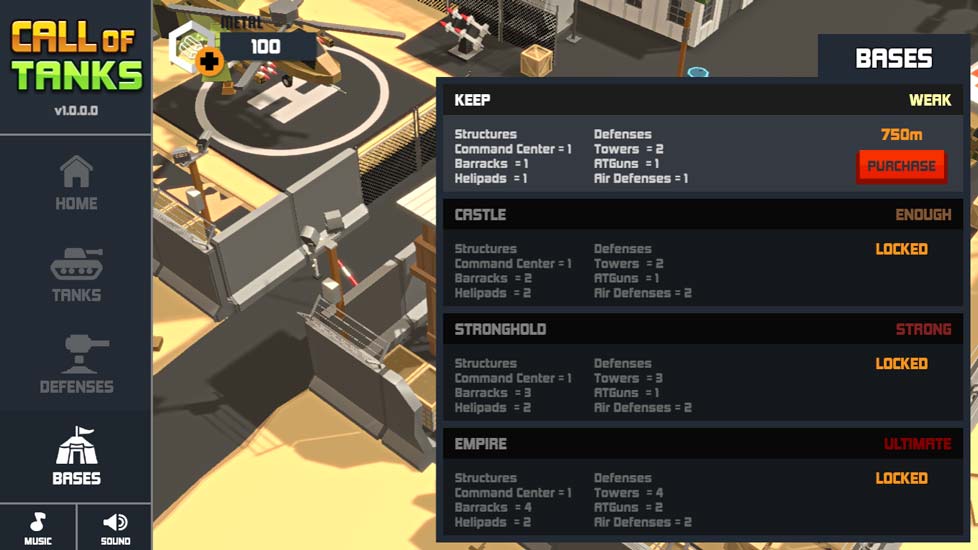Switch to the Tanks section
This screenshot has width=978, height=550.
[x=76, y=275]
